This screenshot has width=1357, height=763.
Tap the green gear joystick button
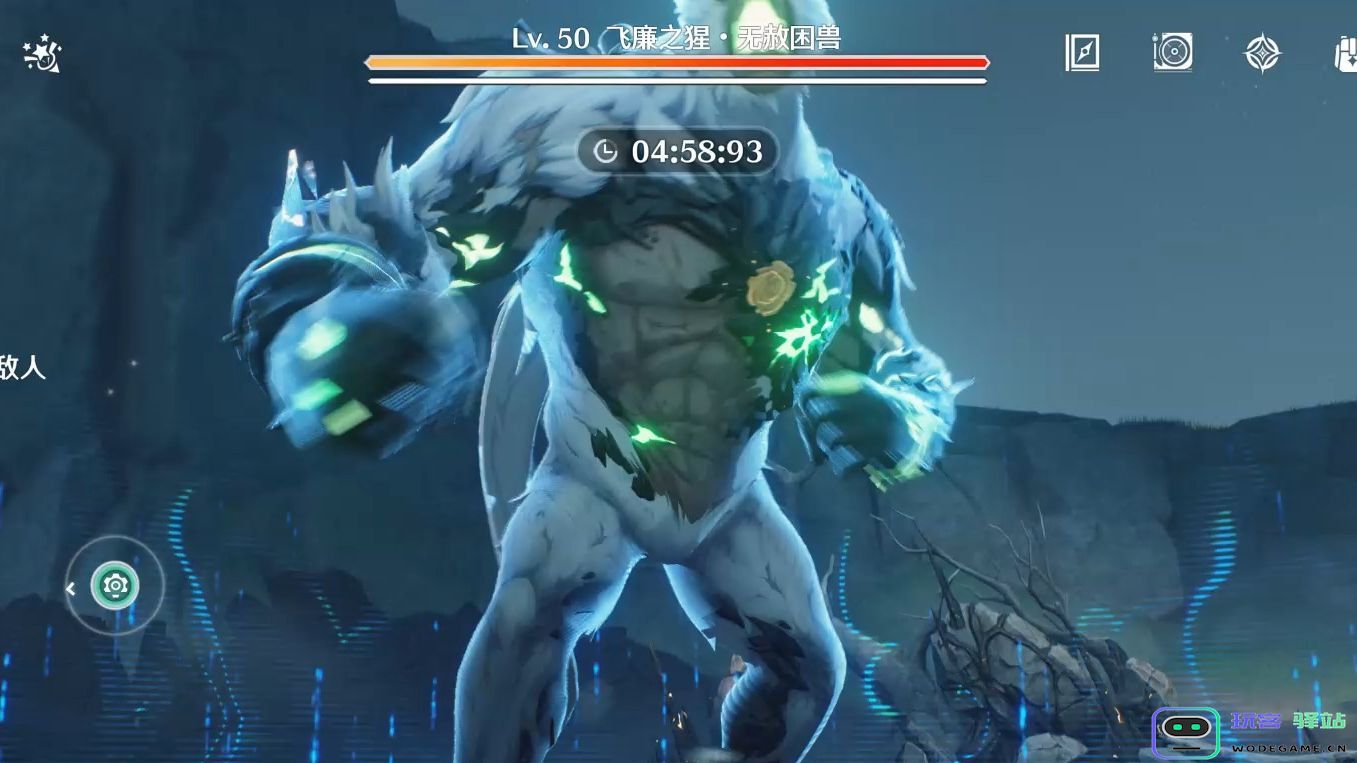tap(115, 586)
